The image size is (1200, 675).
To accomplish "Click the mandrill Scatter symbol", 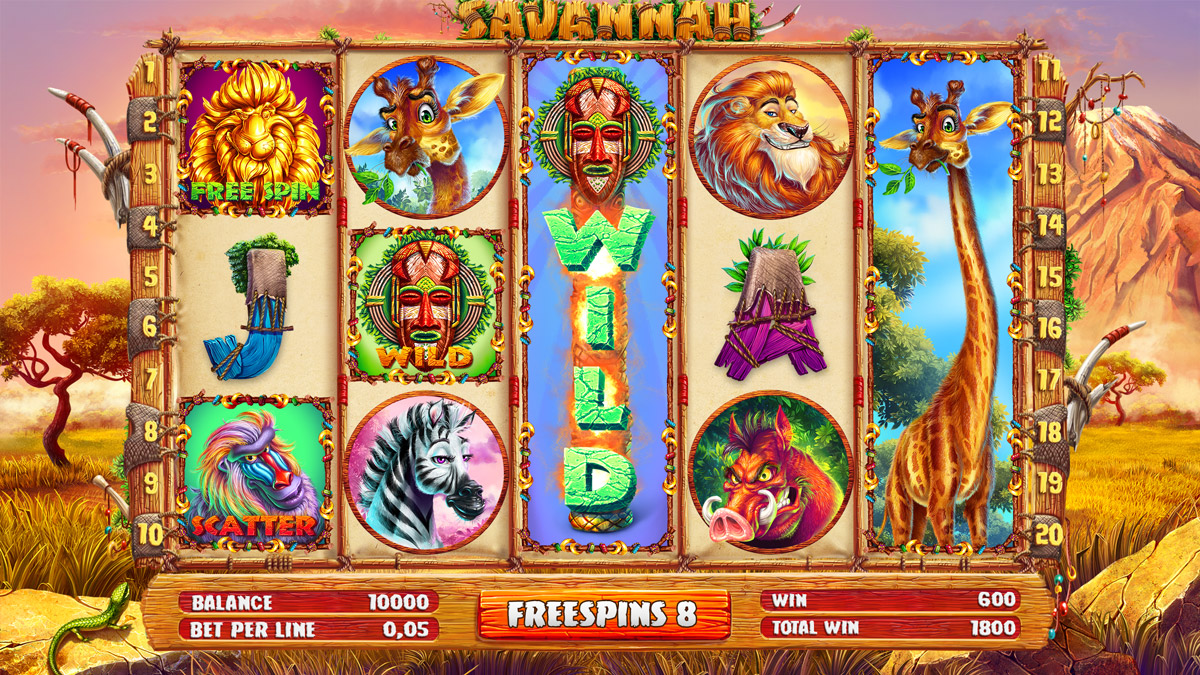I will 254,471.
